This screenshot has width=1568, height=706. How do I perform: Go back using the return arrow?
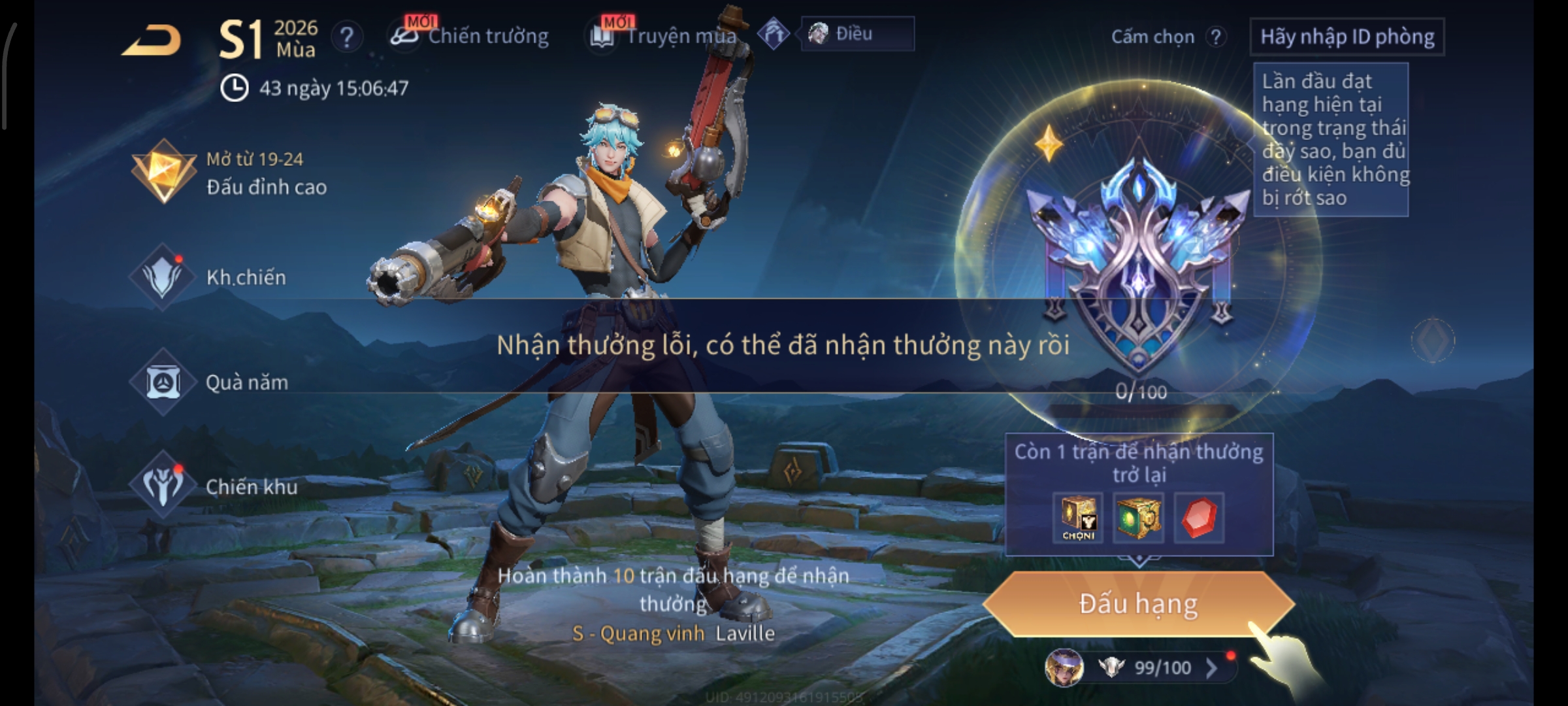click(152, 41)
